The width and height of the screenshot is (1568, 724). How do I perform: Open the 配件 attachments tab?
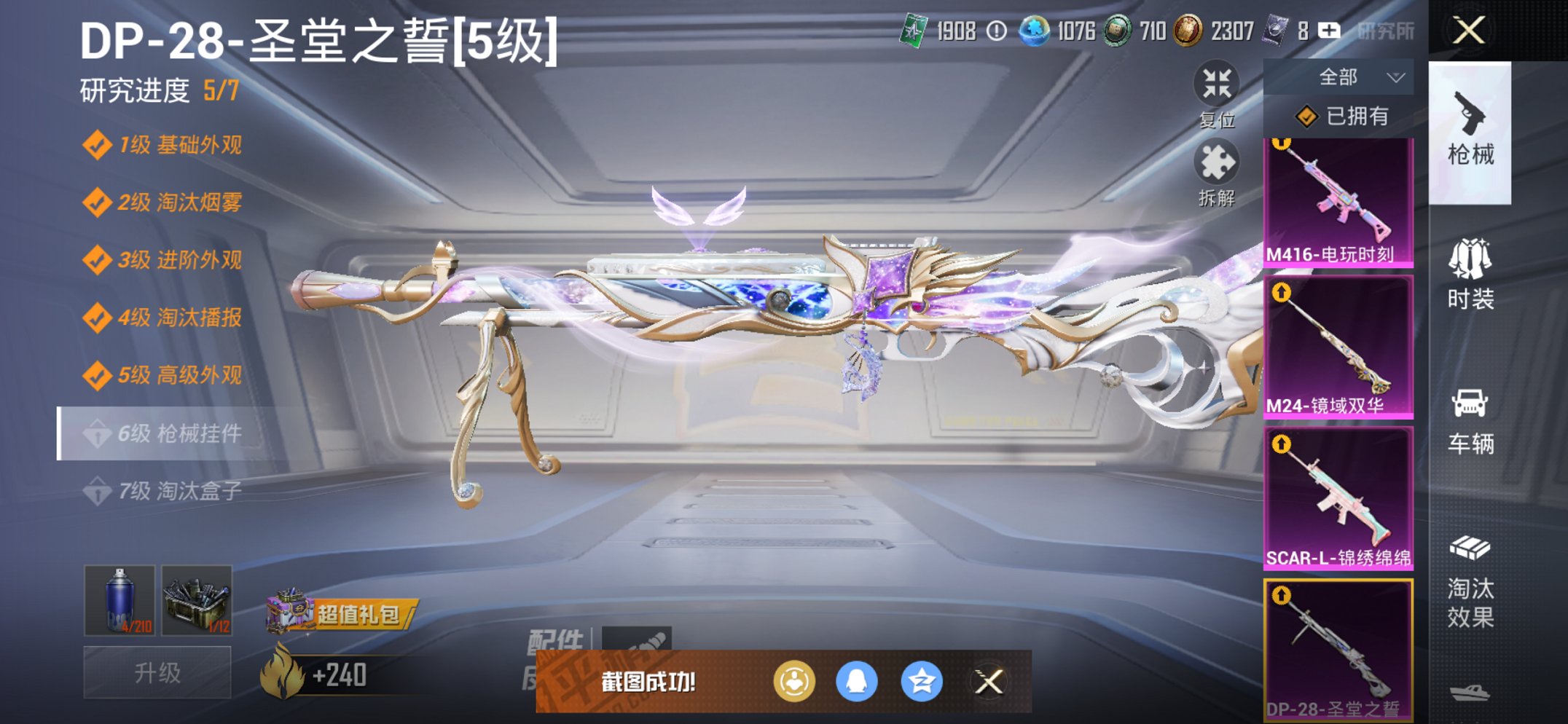[x=557, y=638]
